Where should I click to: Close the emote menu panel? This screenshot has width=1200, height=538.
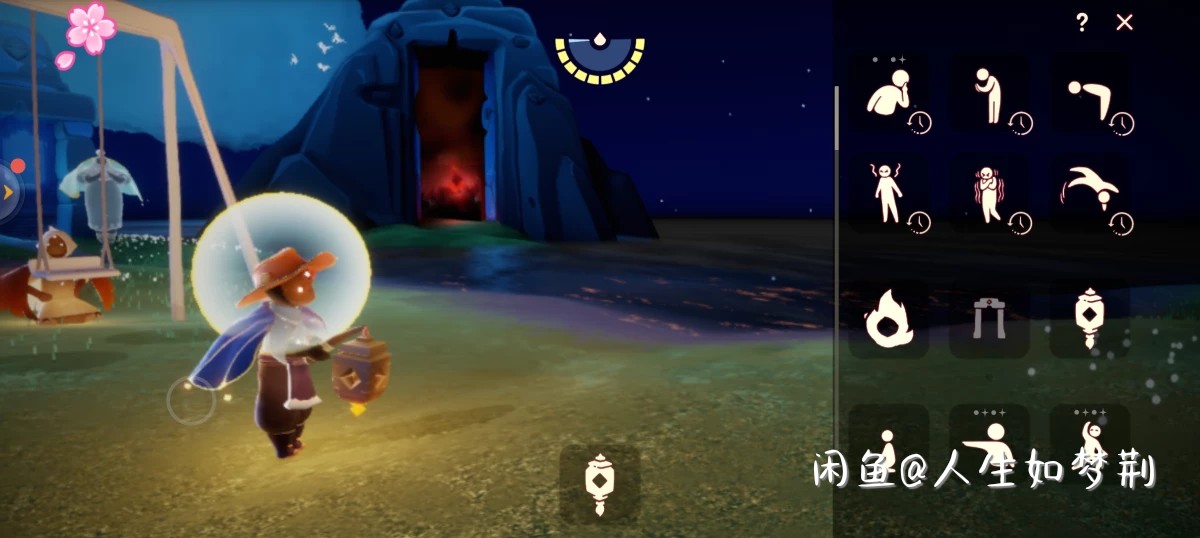1125,23
